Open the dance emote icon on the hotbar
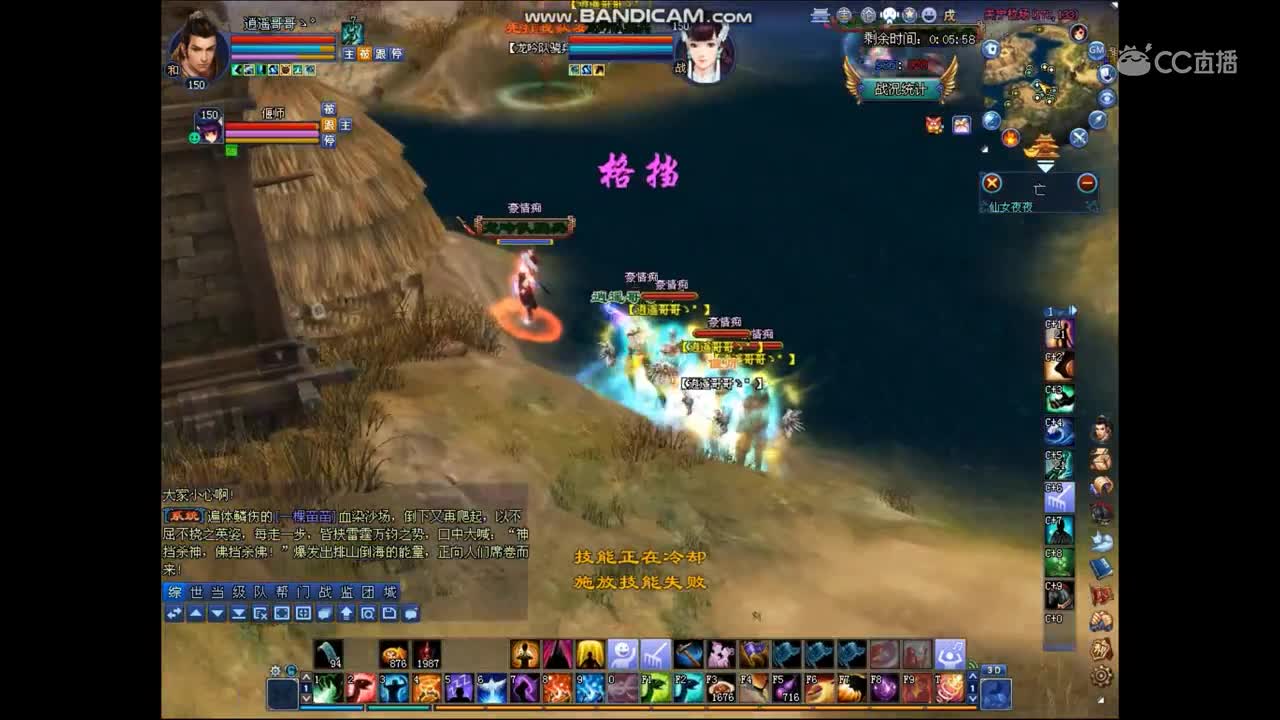This screenshot has height=720, width=1280. (x=949, y=652)
